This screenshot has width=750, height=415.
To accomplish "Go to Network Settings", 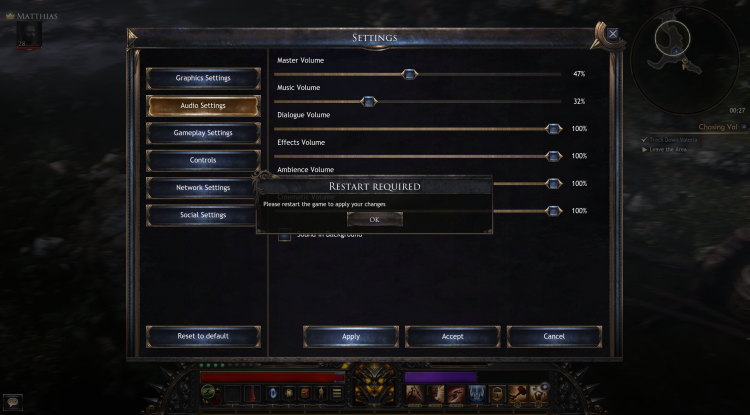I will click(x=203, y=187).
